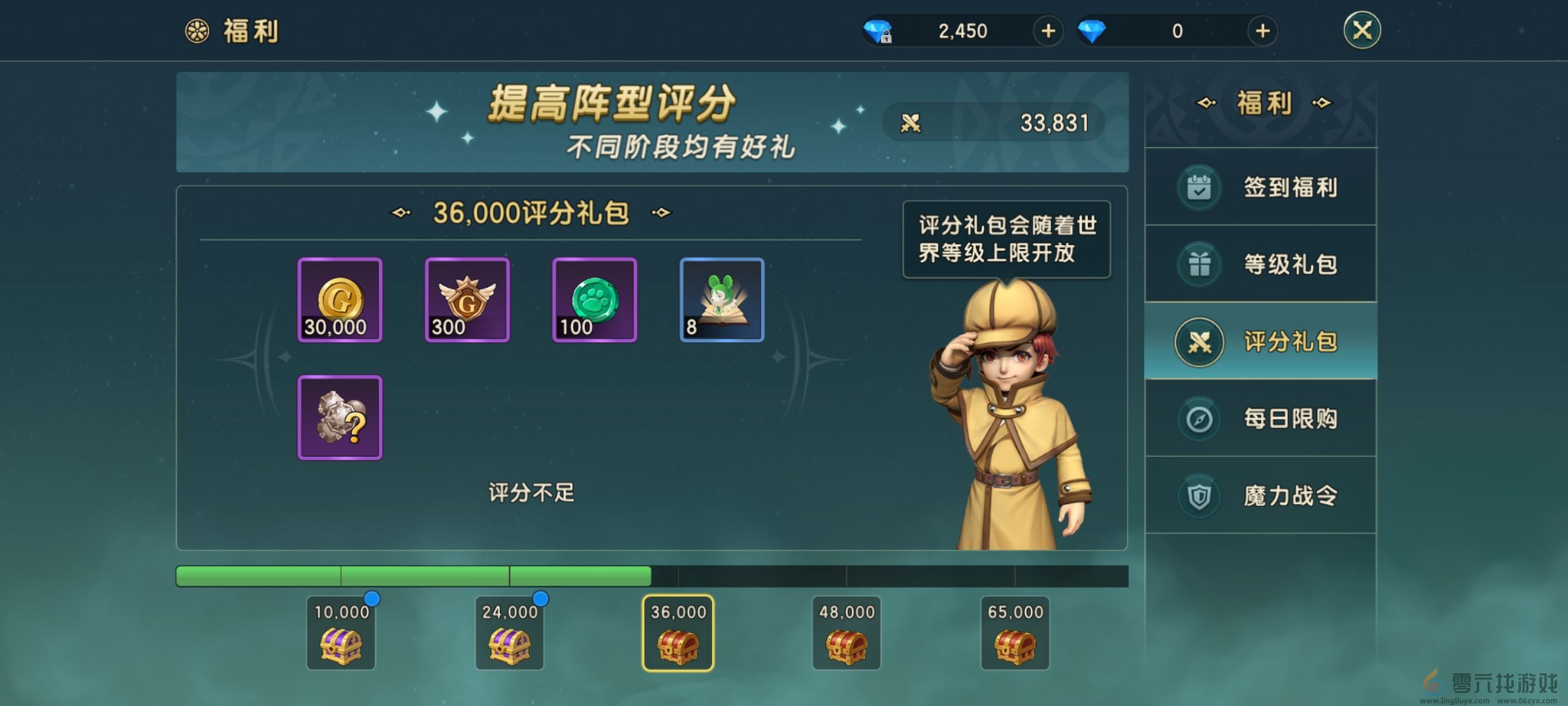This screenshot has height=706, width=1568.
Task: Click the green score progress bar
Action: (412, 575)
